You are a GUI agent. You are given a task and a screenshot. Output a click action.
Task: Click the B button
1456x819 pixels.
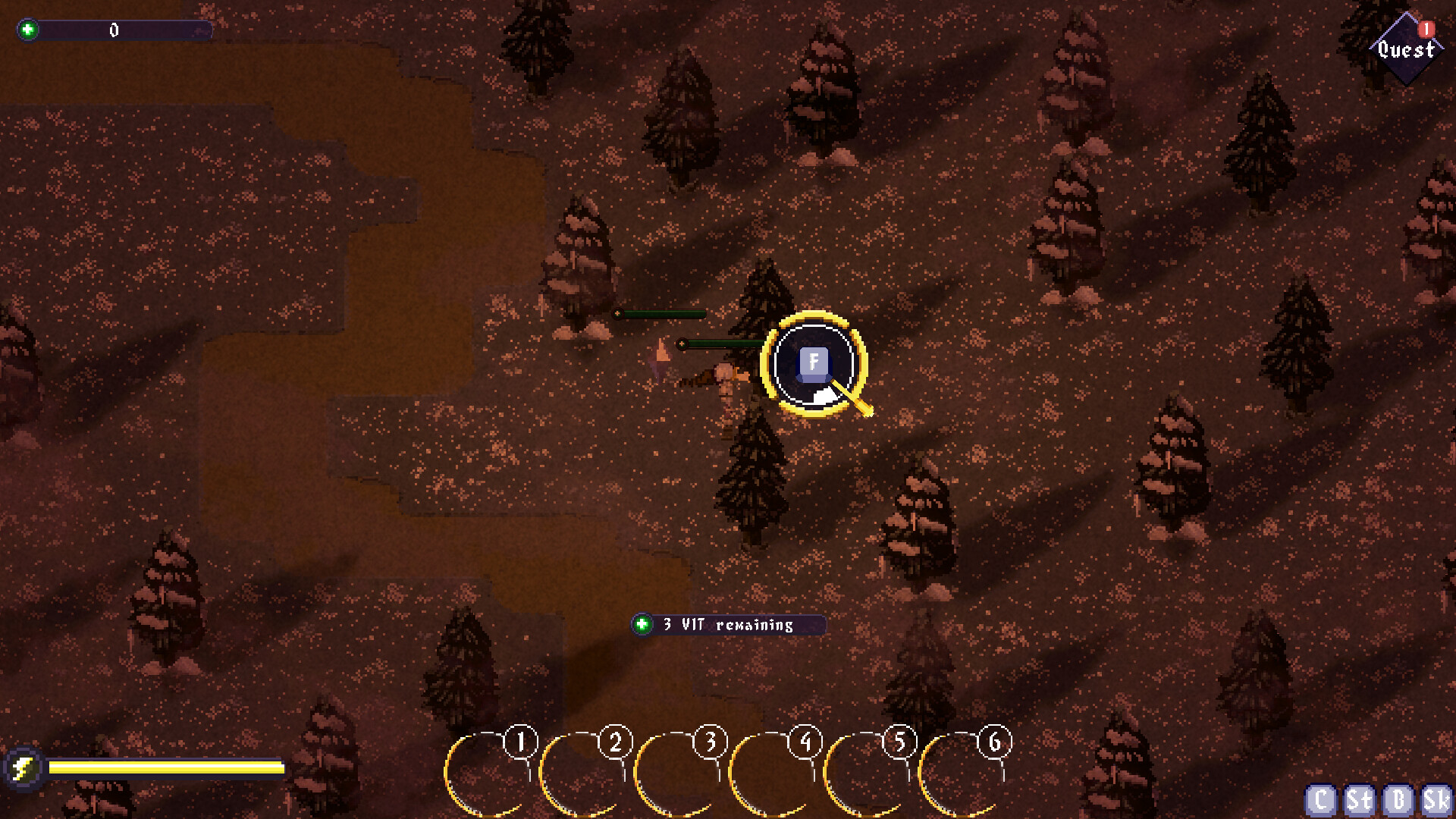[1398, 800]
